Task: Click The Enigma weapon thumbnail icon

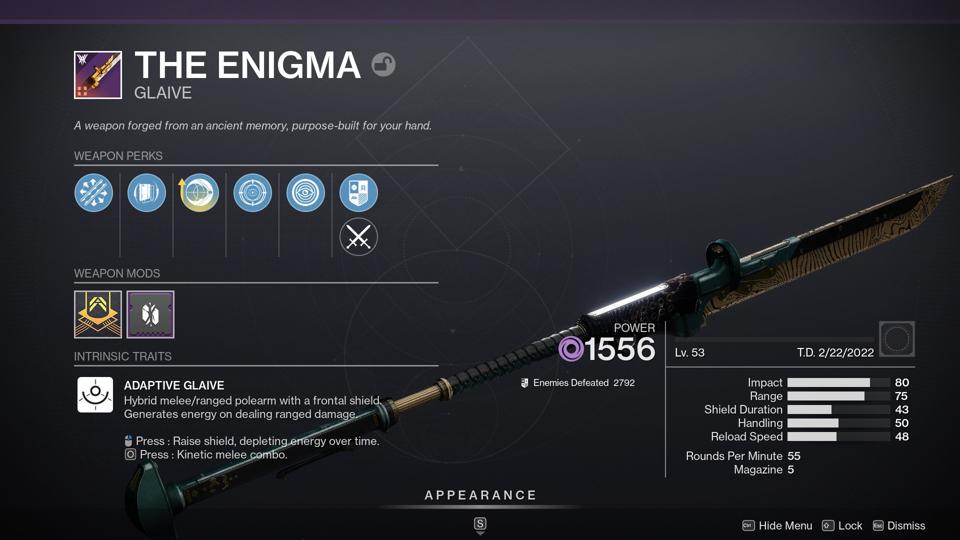Action: click(98, 75)
